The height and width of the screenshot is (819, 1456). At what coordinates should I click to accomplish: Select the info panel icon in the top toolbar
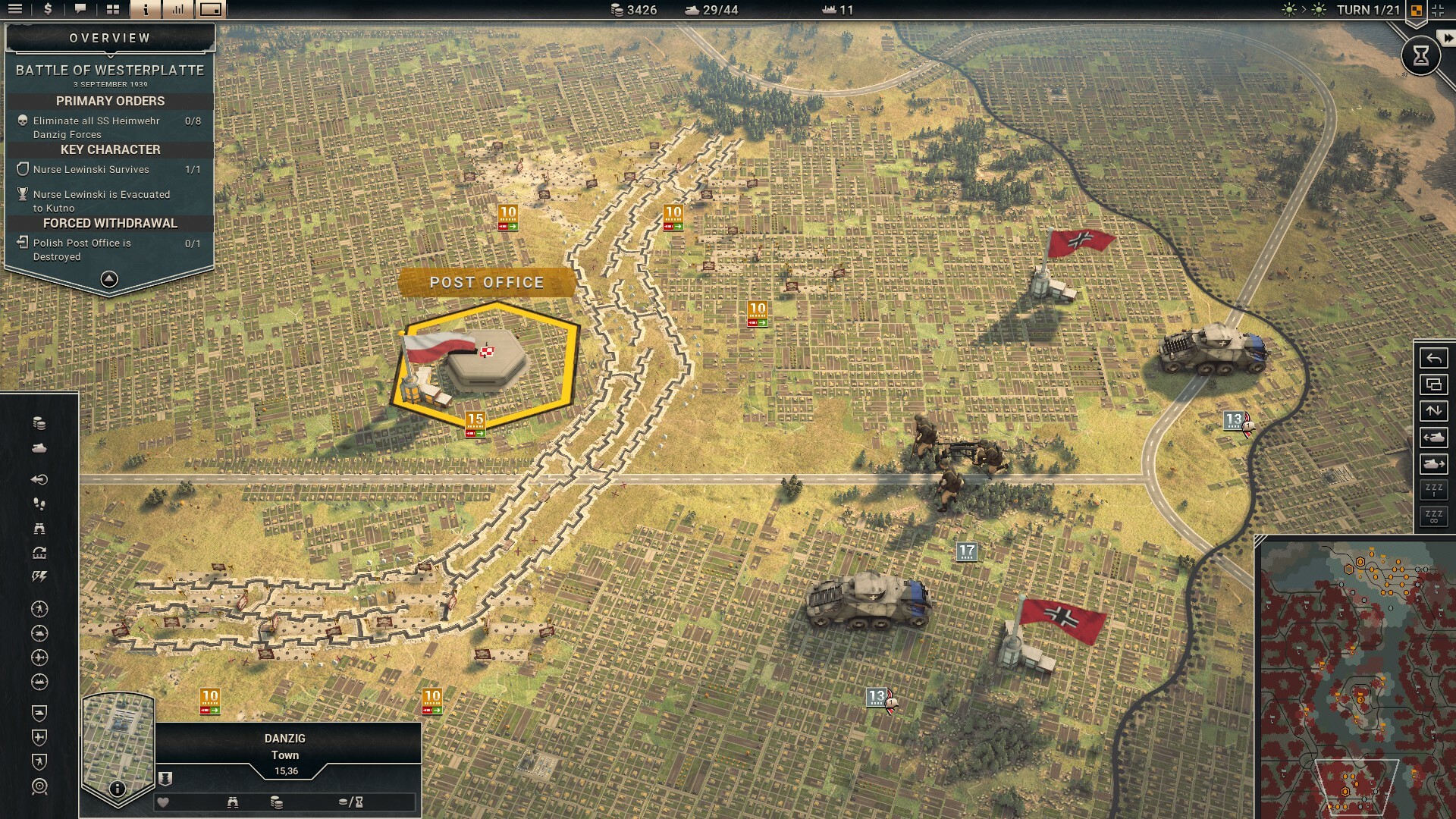click(x=145, y=11)
